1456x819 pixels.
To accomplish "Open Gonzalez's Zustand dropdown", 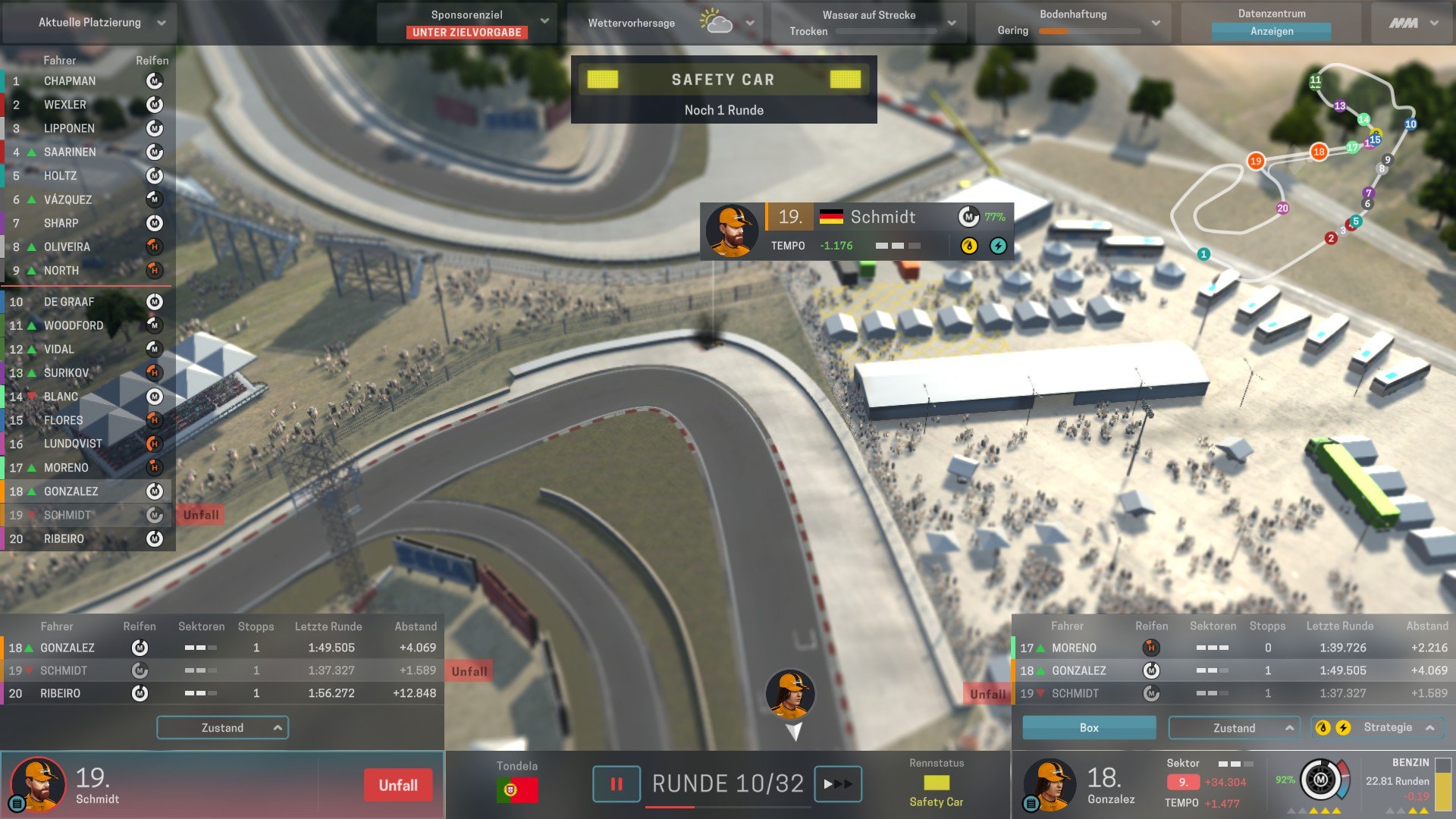I will 1234,728.
